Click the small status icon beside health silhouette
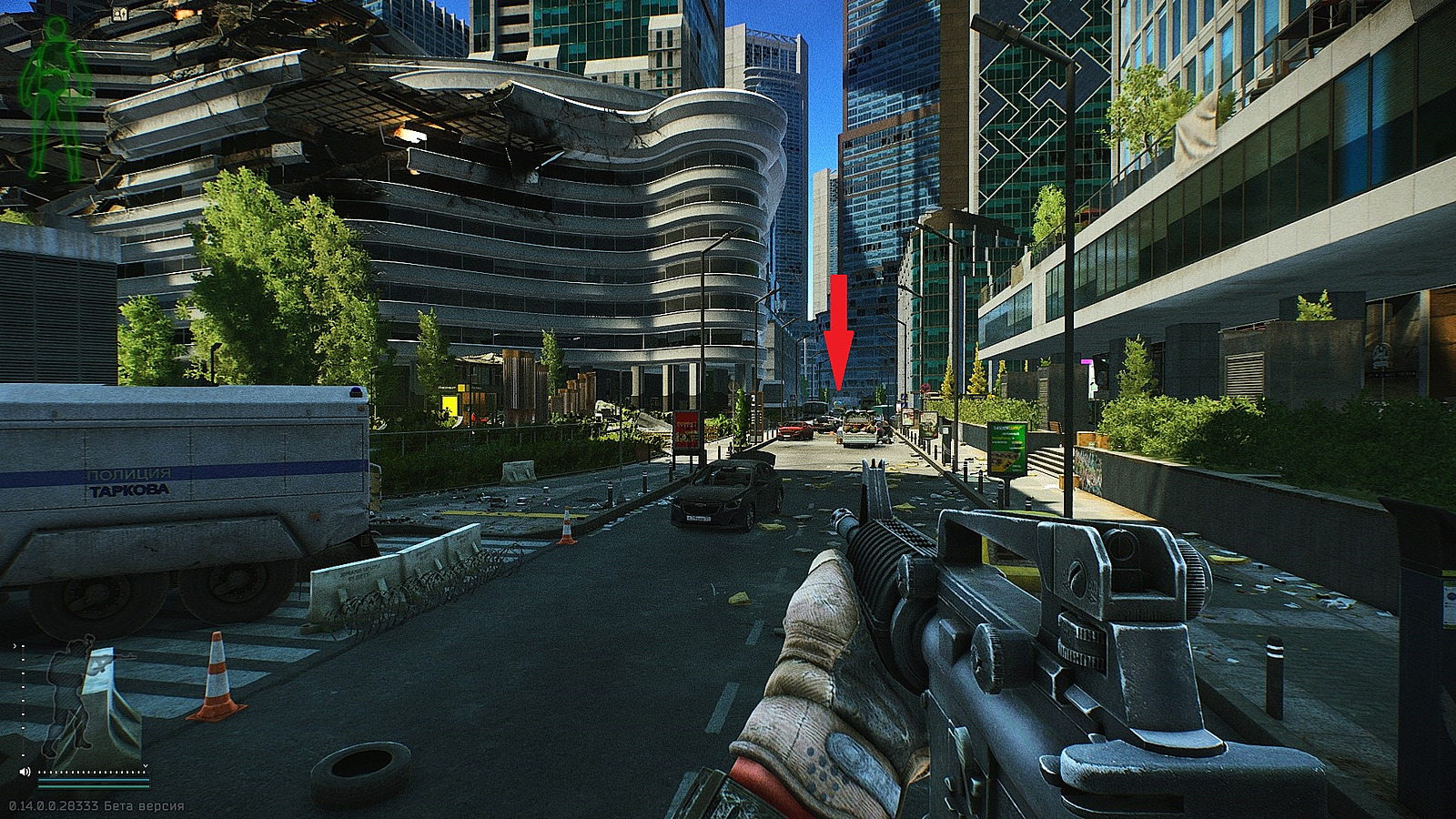Viewport: 1456px width, 819px height. coord(118,15)
